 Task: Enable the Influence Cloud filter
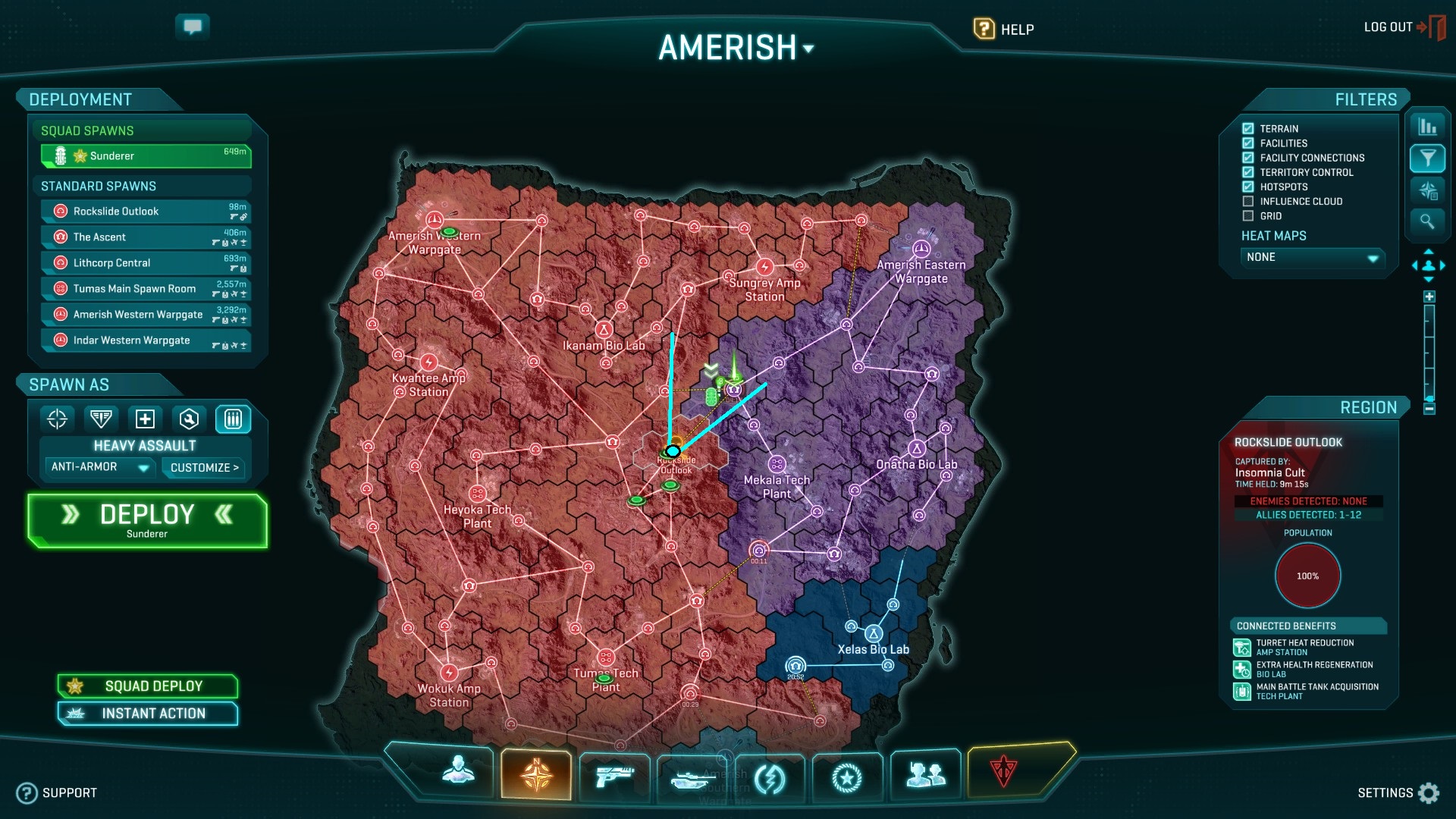tap(1248, 202)
